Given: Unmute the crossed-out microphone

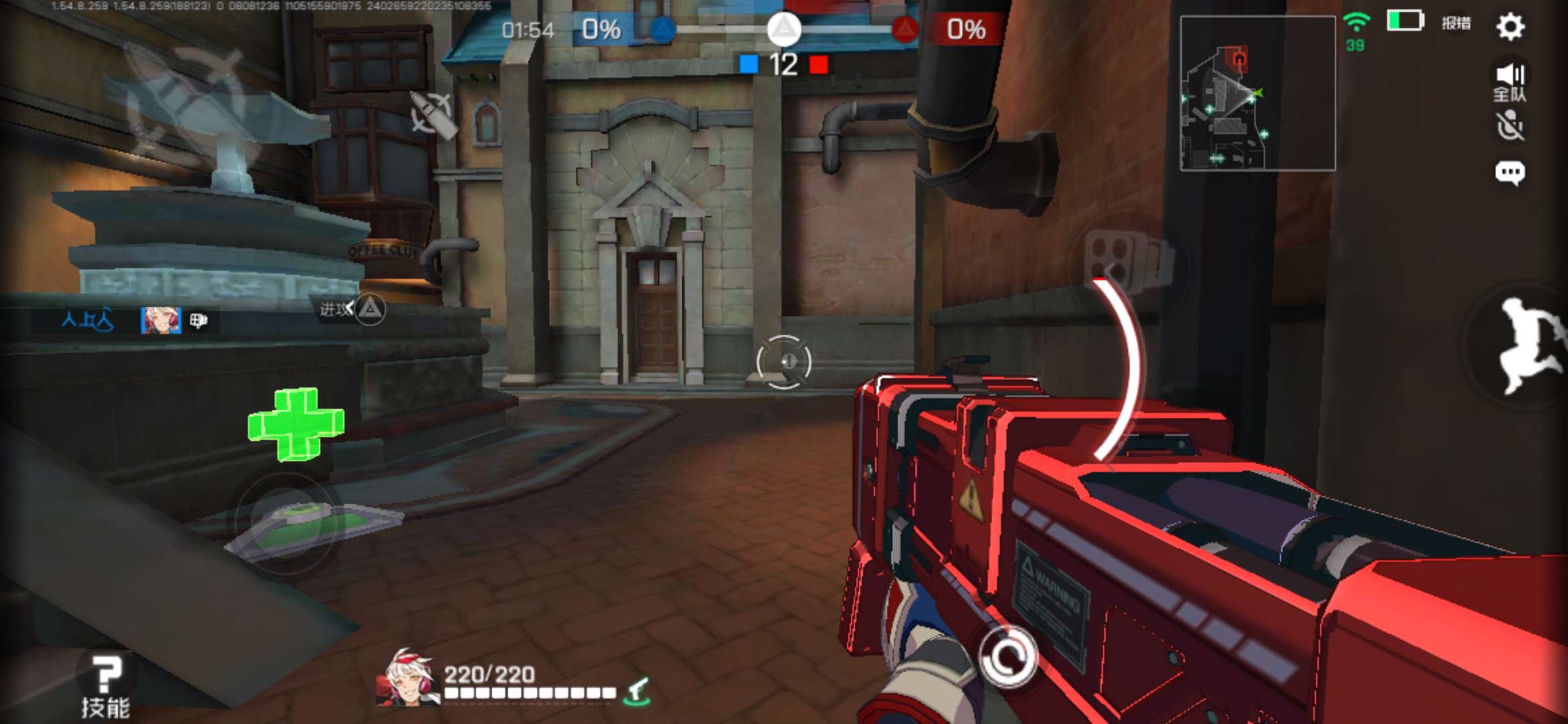Looking at the screenshot, I should (1510, 126).
